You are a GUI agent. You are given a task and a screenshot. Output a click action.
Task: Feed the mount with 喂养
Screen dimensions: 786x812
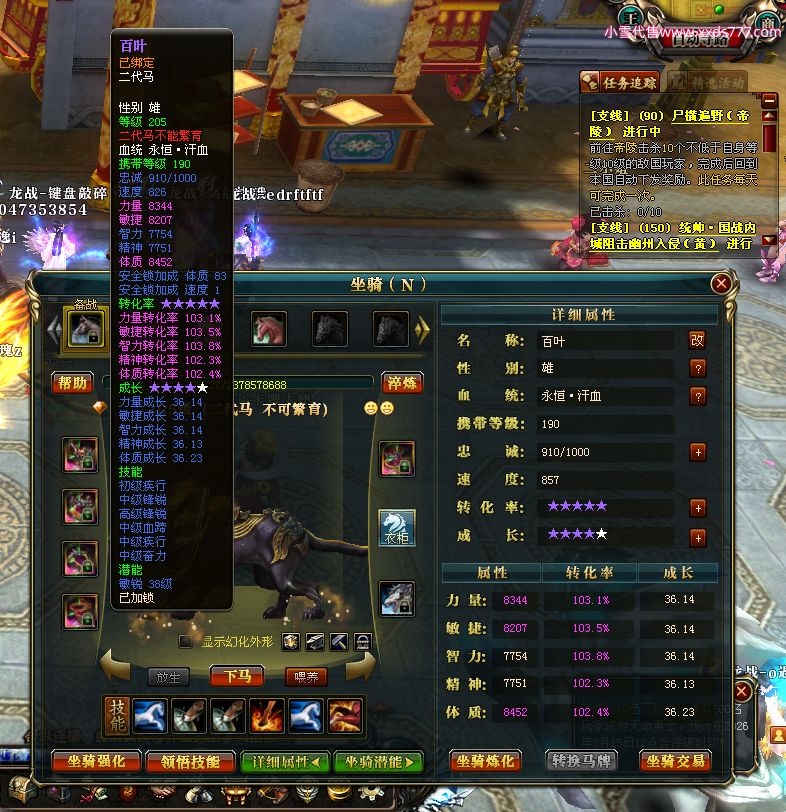[306, 677]
